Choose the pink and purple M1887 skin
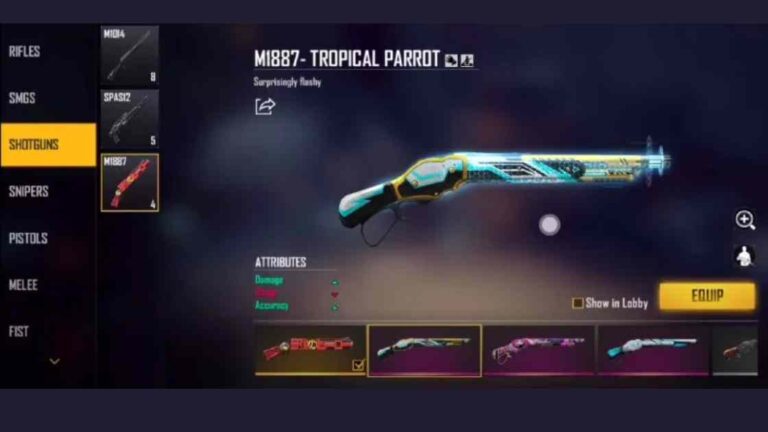Screen dimensions: 768x432 click(x=539, y=349)
